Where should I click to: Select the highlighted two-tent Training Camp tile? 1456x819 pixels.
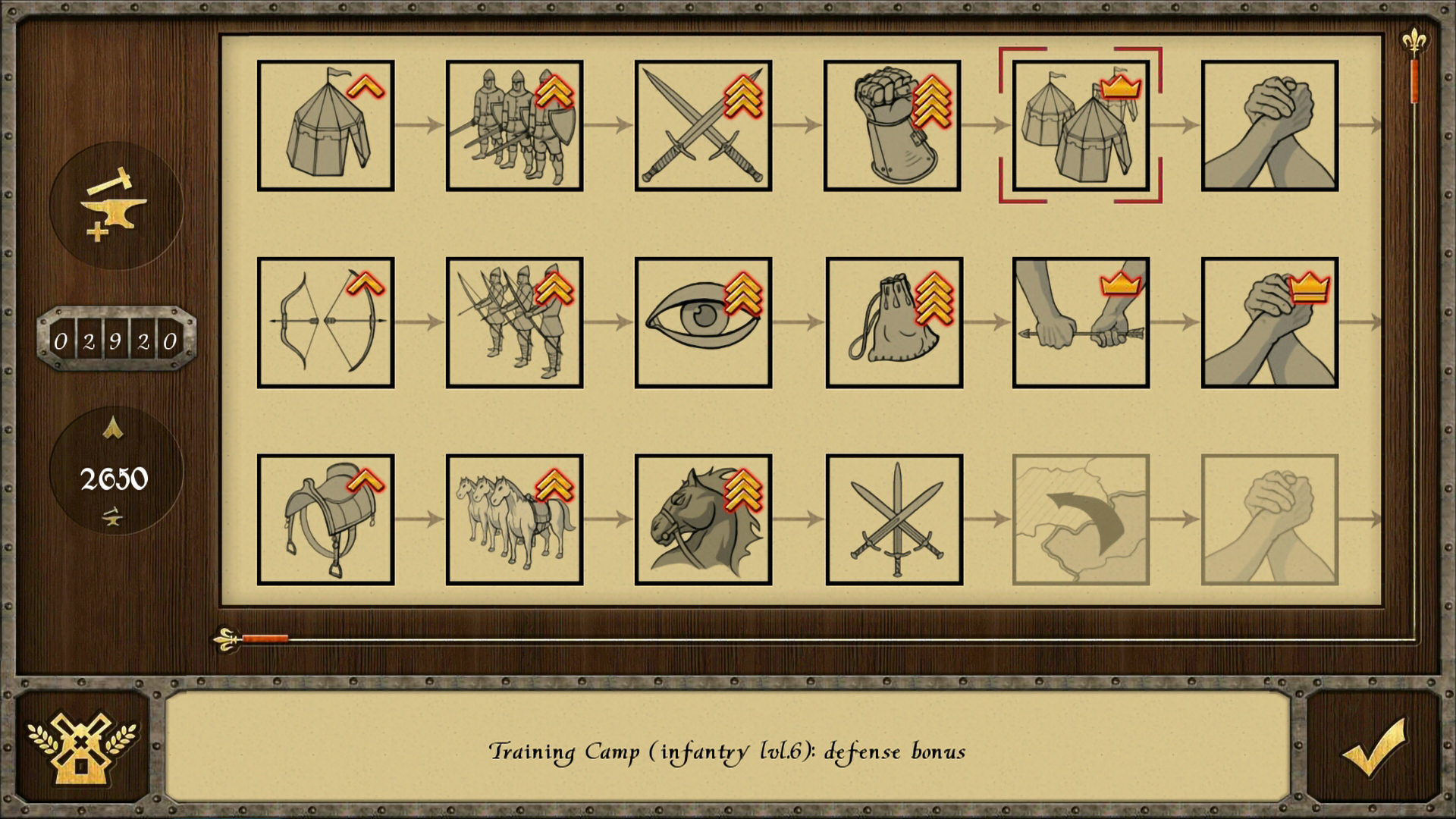point(1081,126)
